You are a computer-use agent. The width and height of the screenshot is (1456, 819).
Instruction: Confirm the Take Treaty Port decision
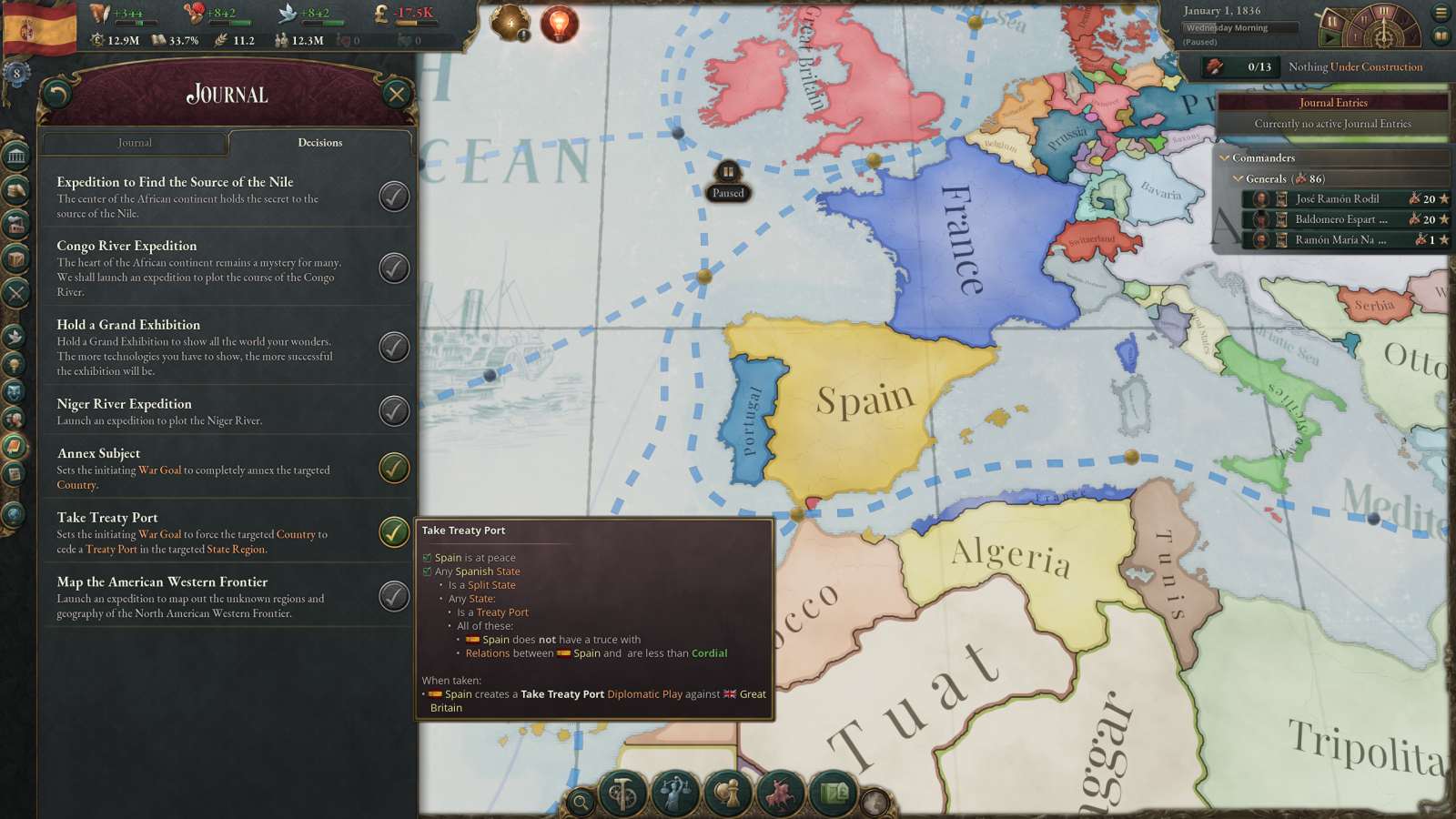394,532
